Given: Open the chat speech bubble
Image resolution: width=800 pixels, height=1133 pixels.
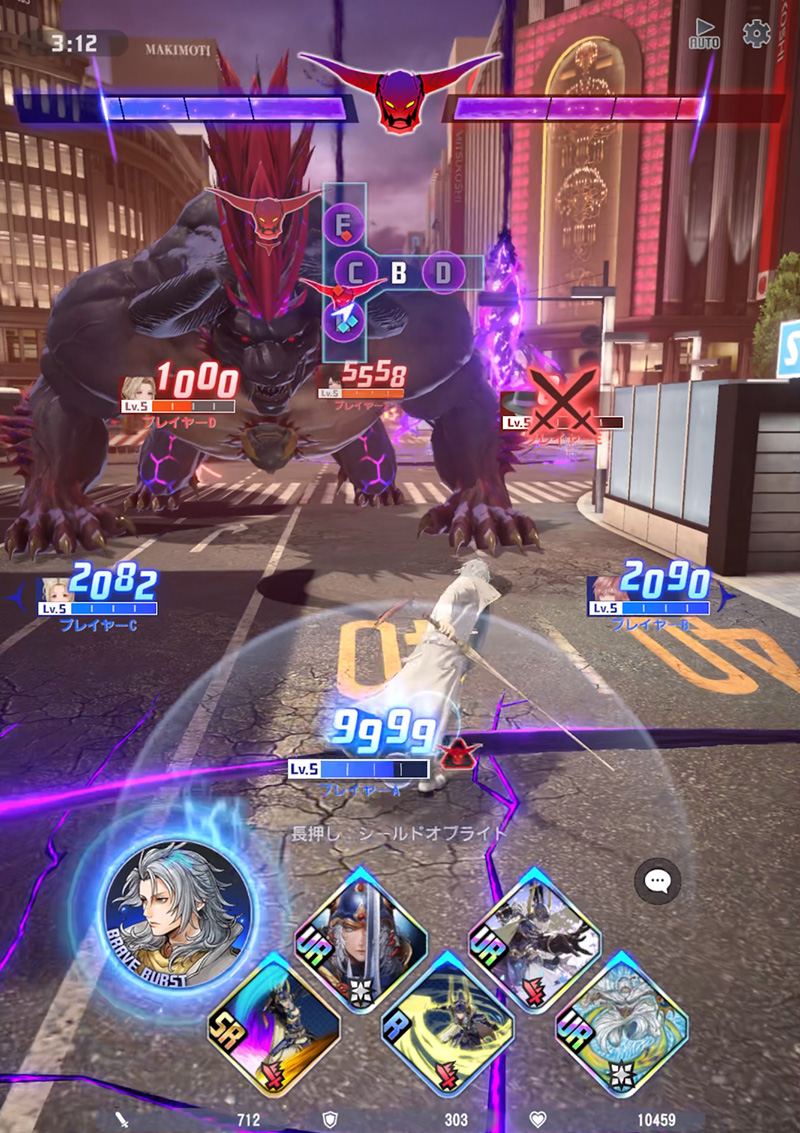Looking at the screenshot, I should [x=657, y=881].
